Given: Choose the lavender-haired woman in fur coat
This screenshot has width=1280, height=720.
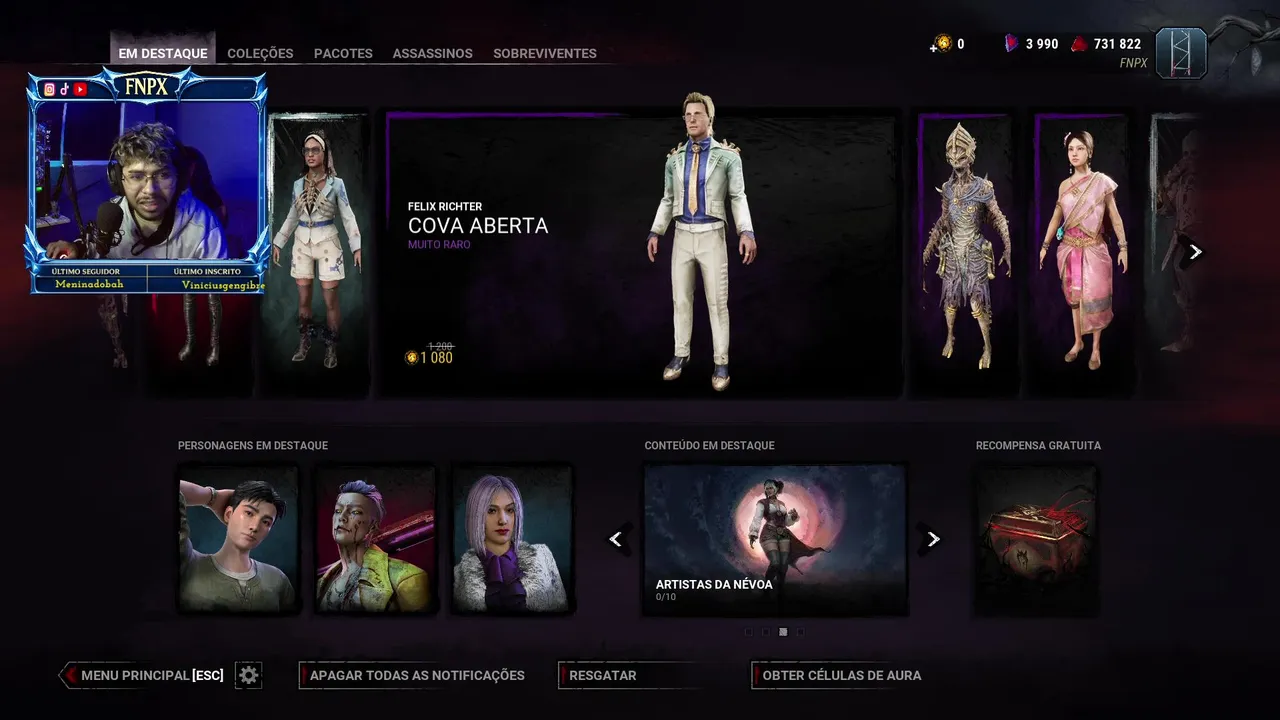Looking at the screenshot, I should 512,538.
